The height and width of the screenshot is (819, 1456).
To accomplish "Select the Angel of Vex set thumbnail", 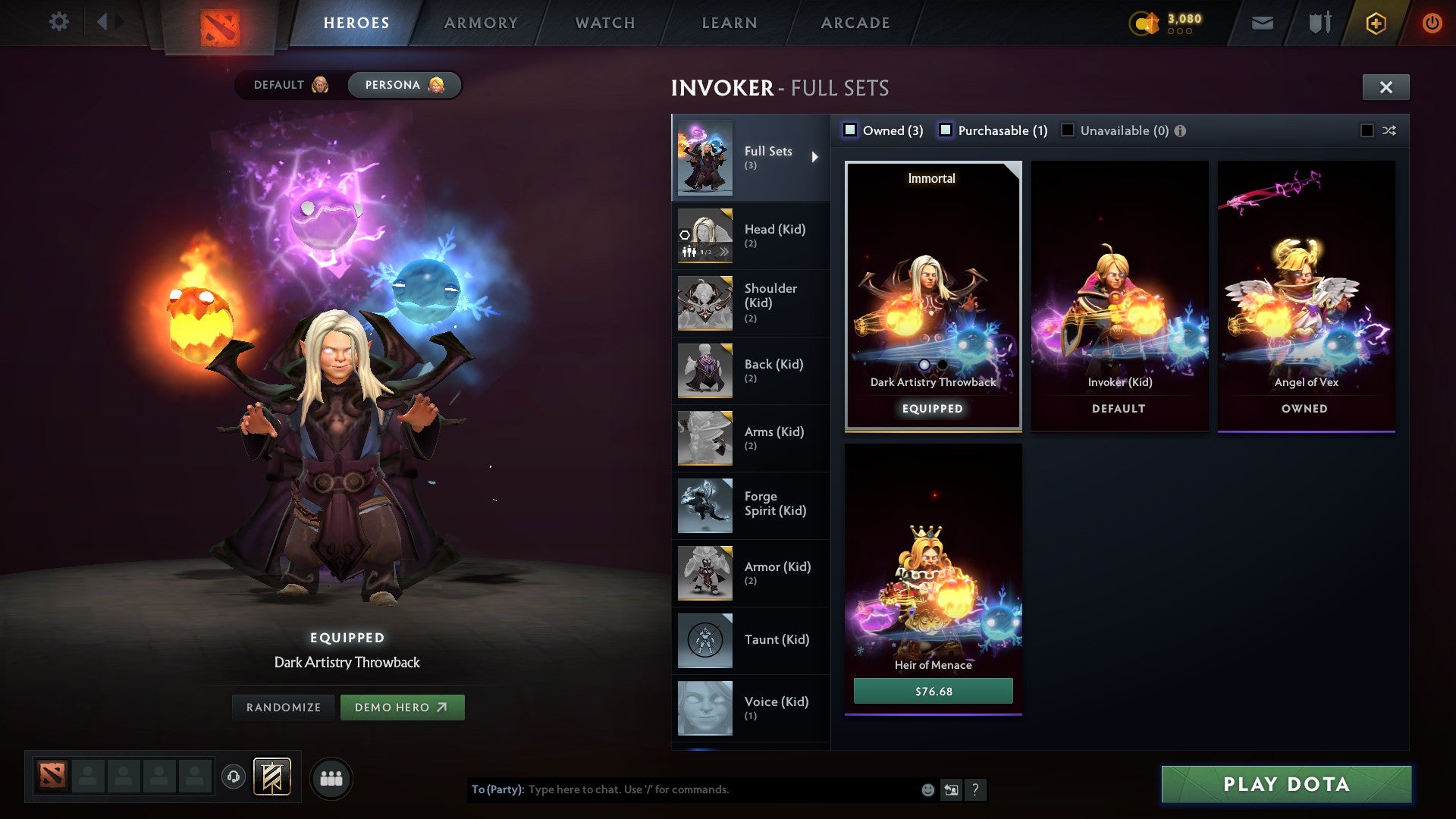I will point(1305,296).
